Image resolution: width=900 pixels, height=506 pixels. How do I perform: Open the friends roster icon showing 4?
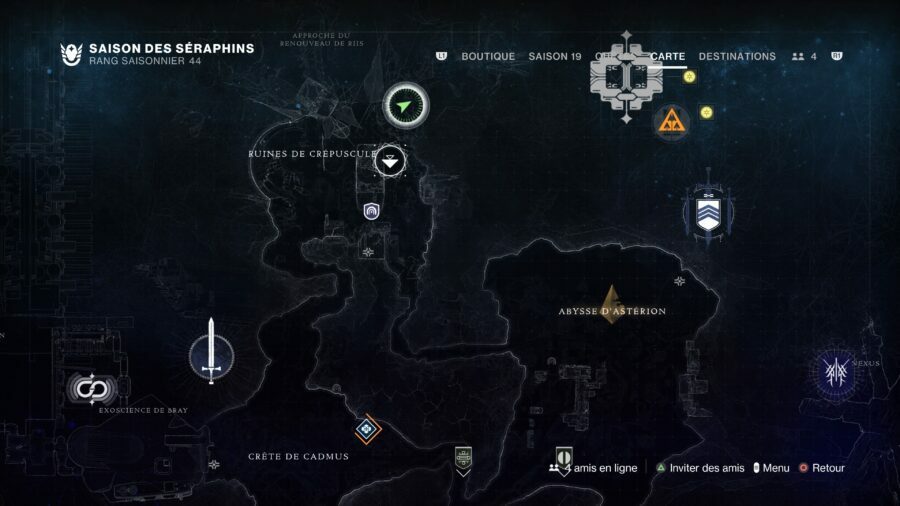point(804,56)
